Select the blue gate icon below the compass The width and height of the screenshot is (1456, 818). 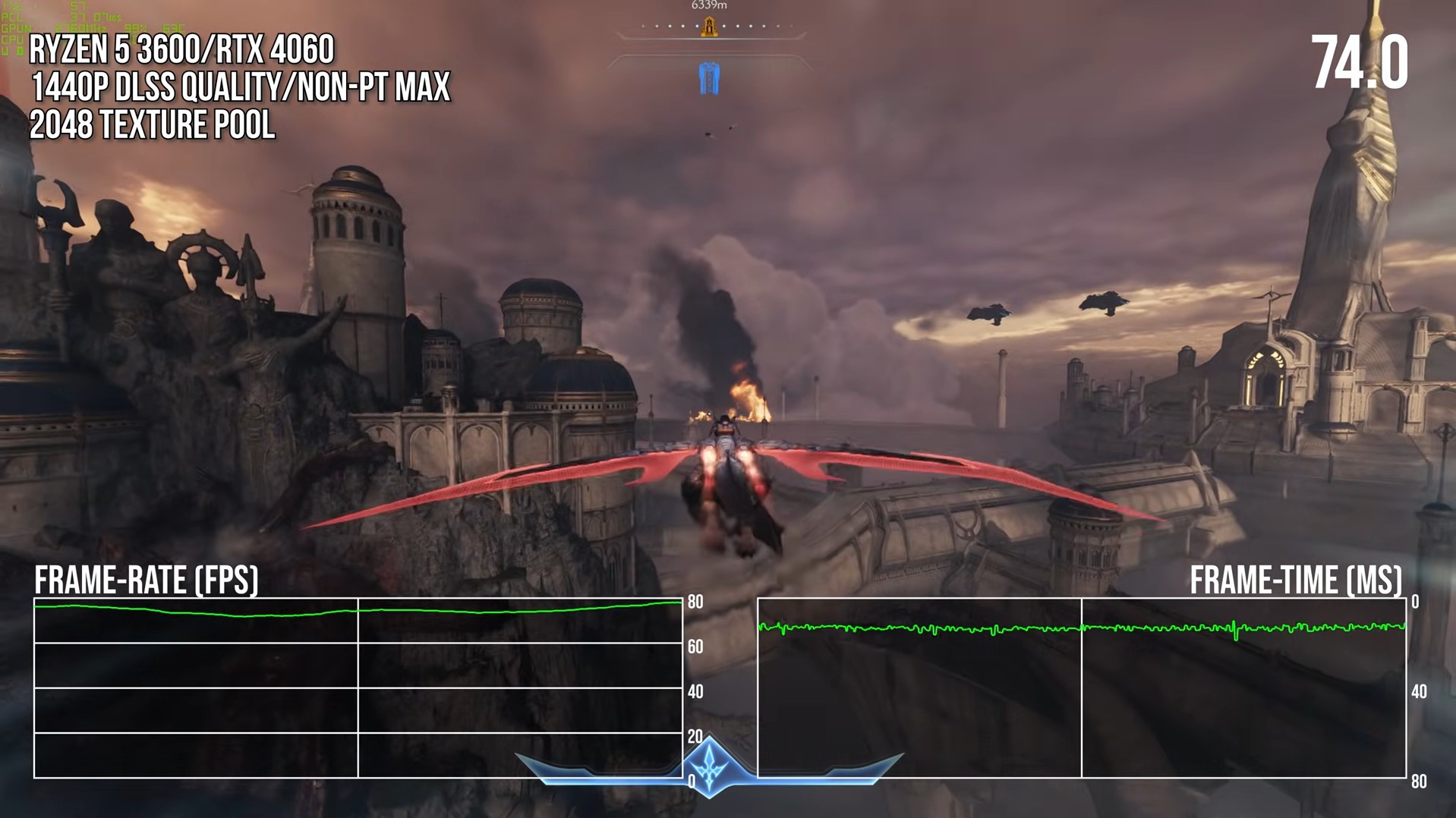pyautogui.click(x=709, y=79)
